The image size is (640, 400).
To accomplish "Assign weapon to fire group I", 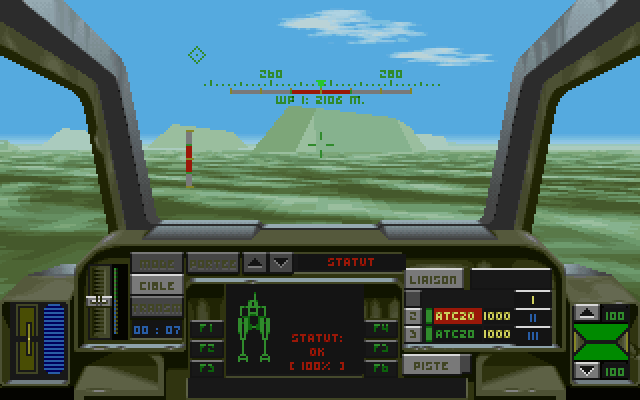I will tap(532, 299).
